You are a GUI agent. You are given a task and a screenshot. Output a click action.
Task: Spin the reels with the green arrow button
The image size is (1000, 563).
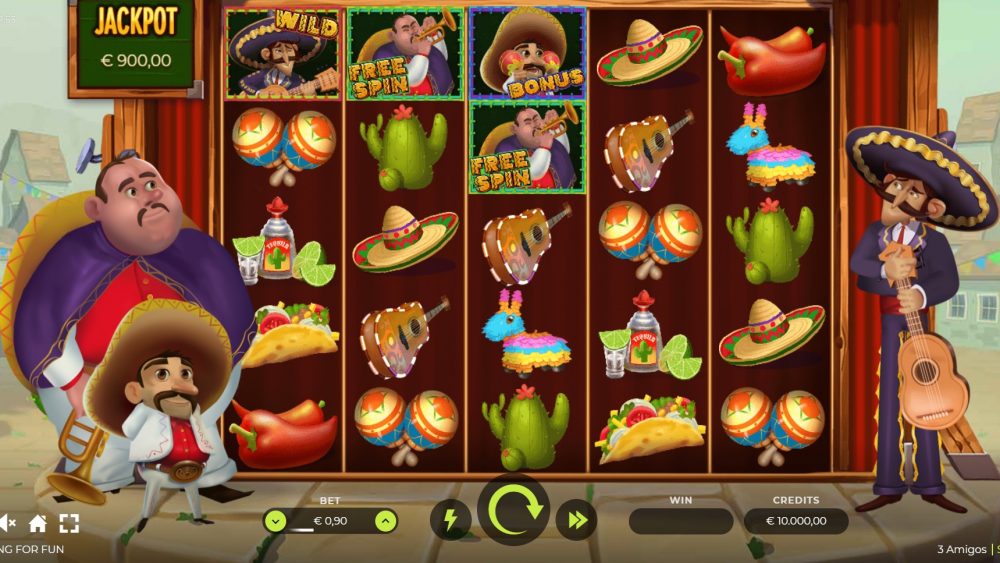(x=514, y=510)
